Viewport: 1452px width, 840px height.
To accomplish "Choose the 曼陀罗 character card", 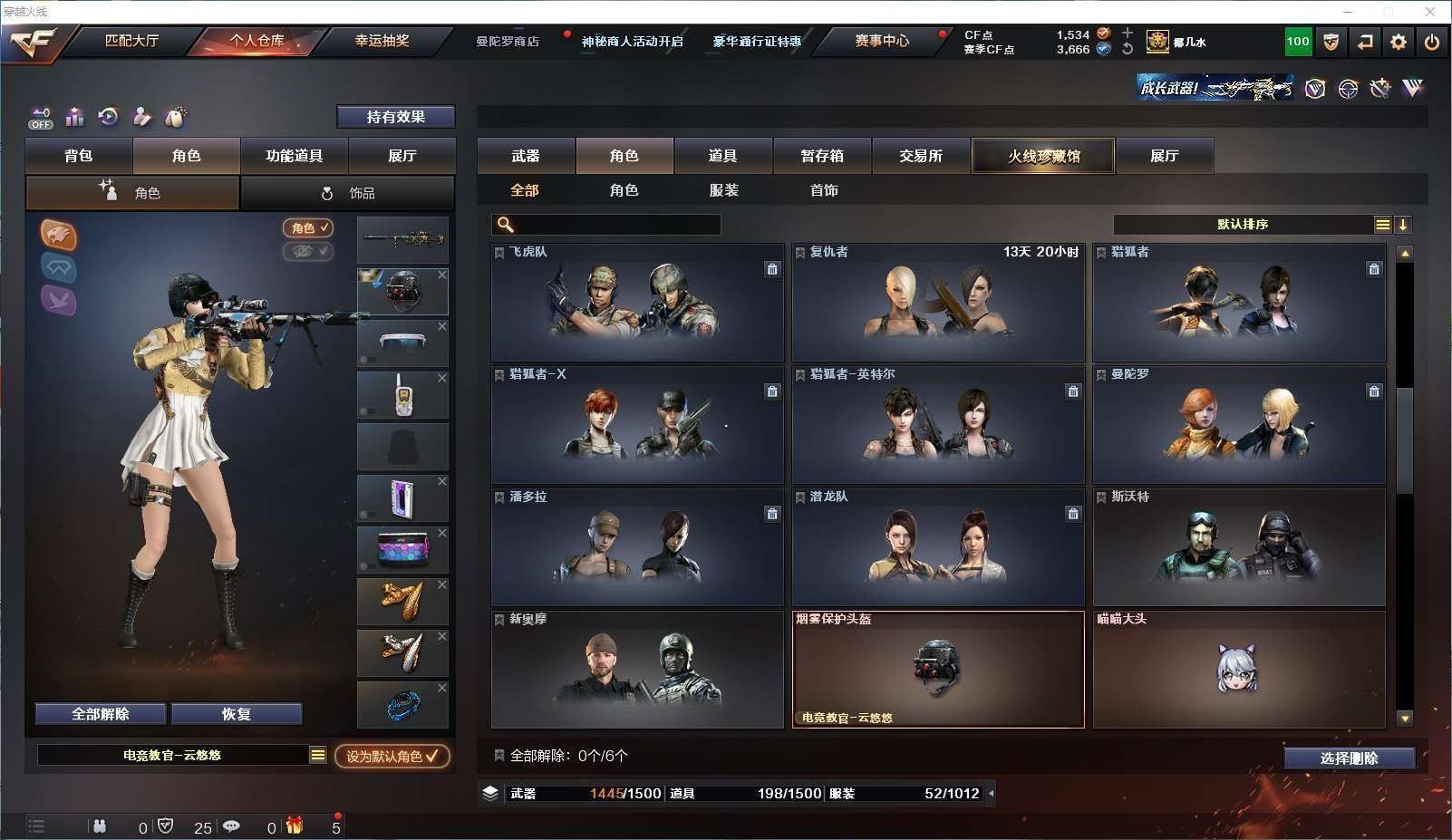I will point(1239,425).
